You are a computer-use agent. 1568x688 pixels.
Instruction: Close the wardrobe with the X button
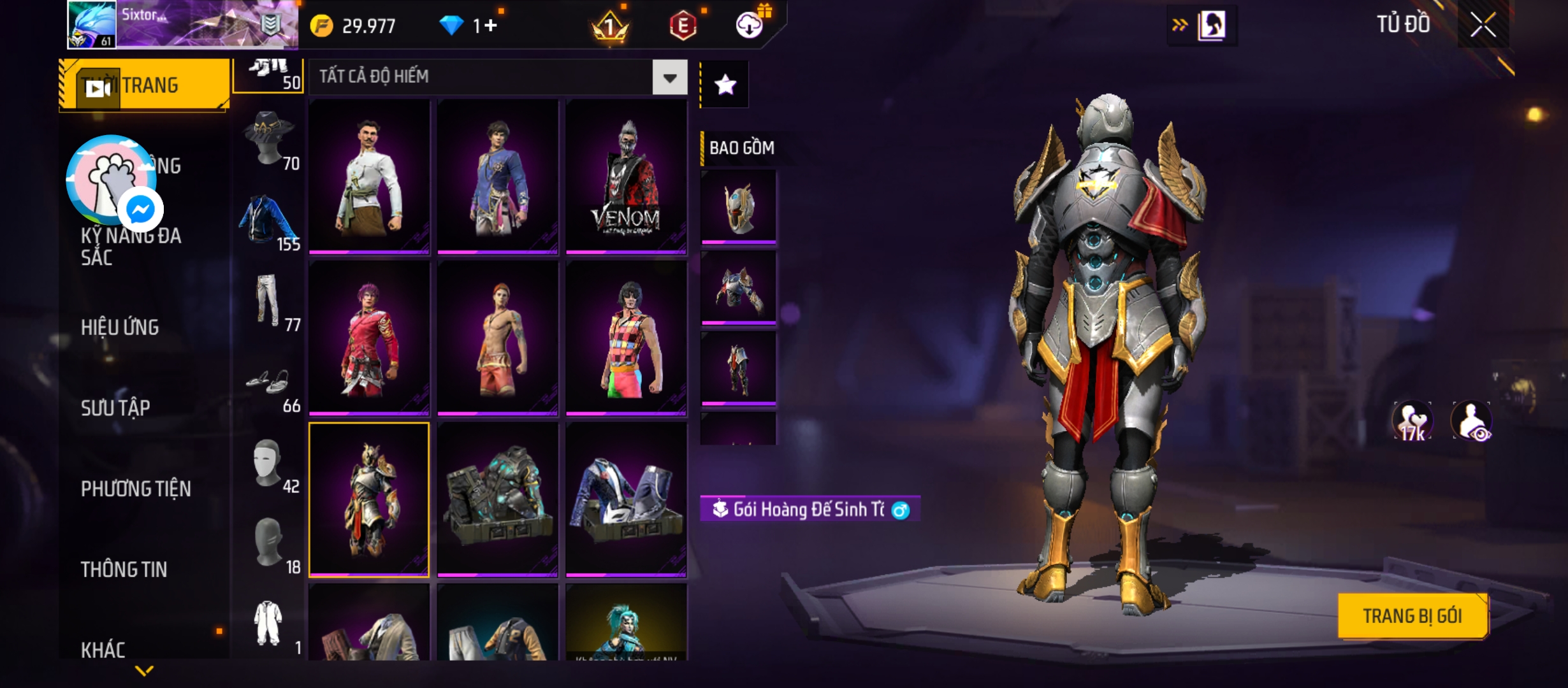click(x=1483, y=25)
